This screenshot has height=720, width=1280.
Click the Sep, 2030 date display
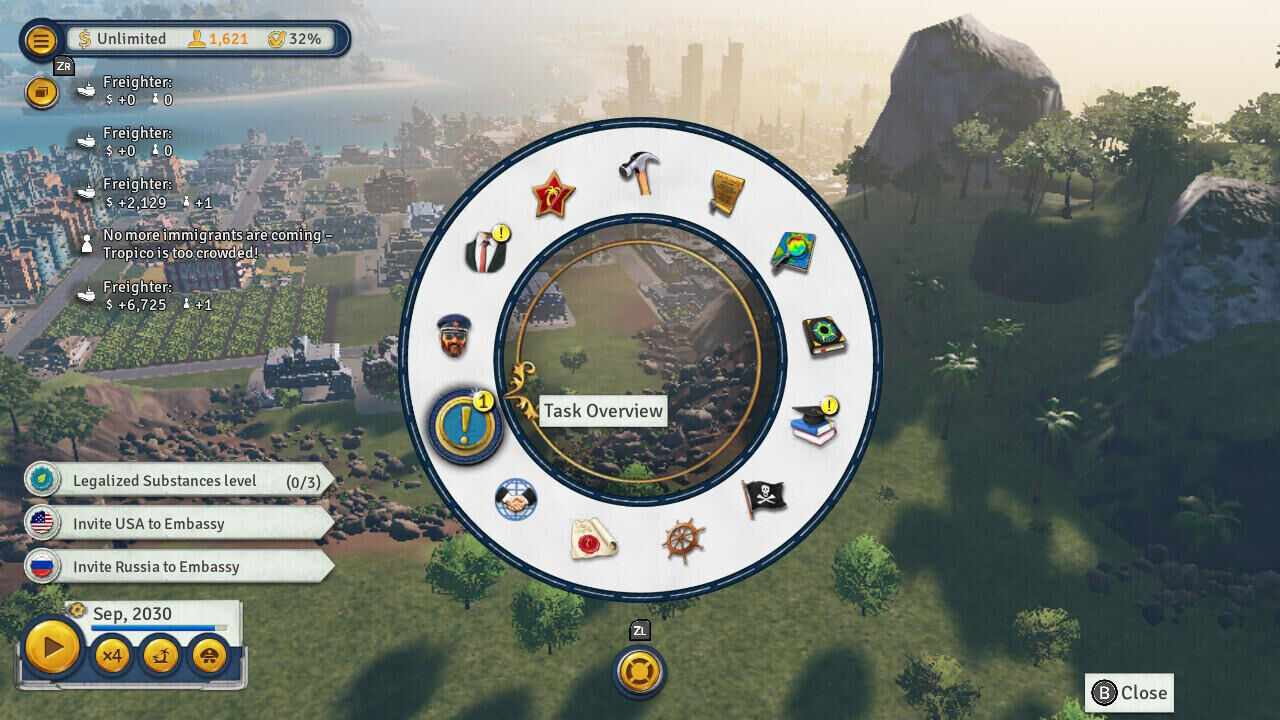(x=130, y=611)
